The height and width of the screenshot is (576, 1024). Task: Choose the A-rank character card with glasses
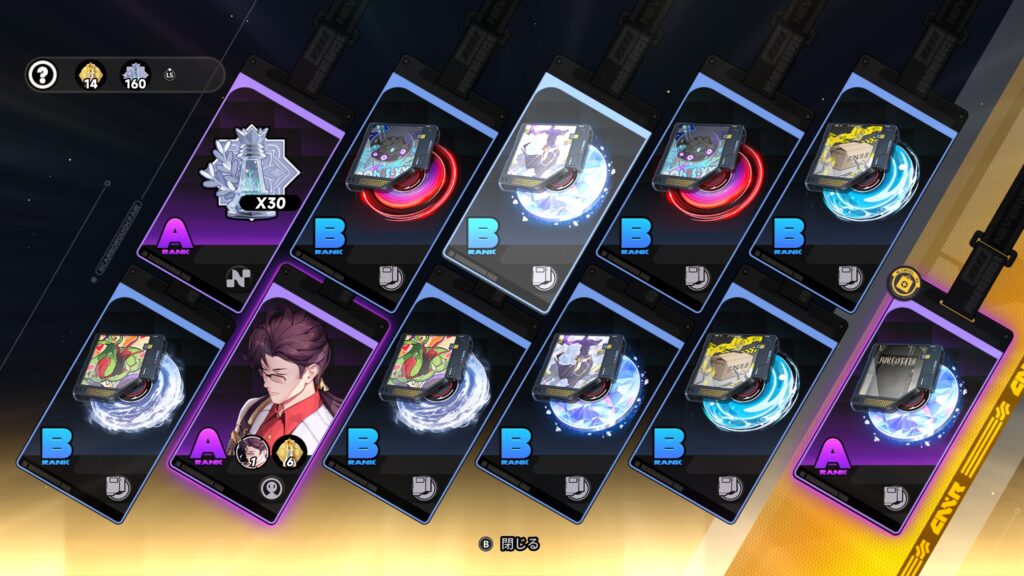tap(280, 390)
